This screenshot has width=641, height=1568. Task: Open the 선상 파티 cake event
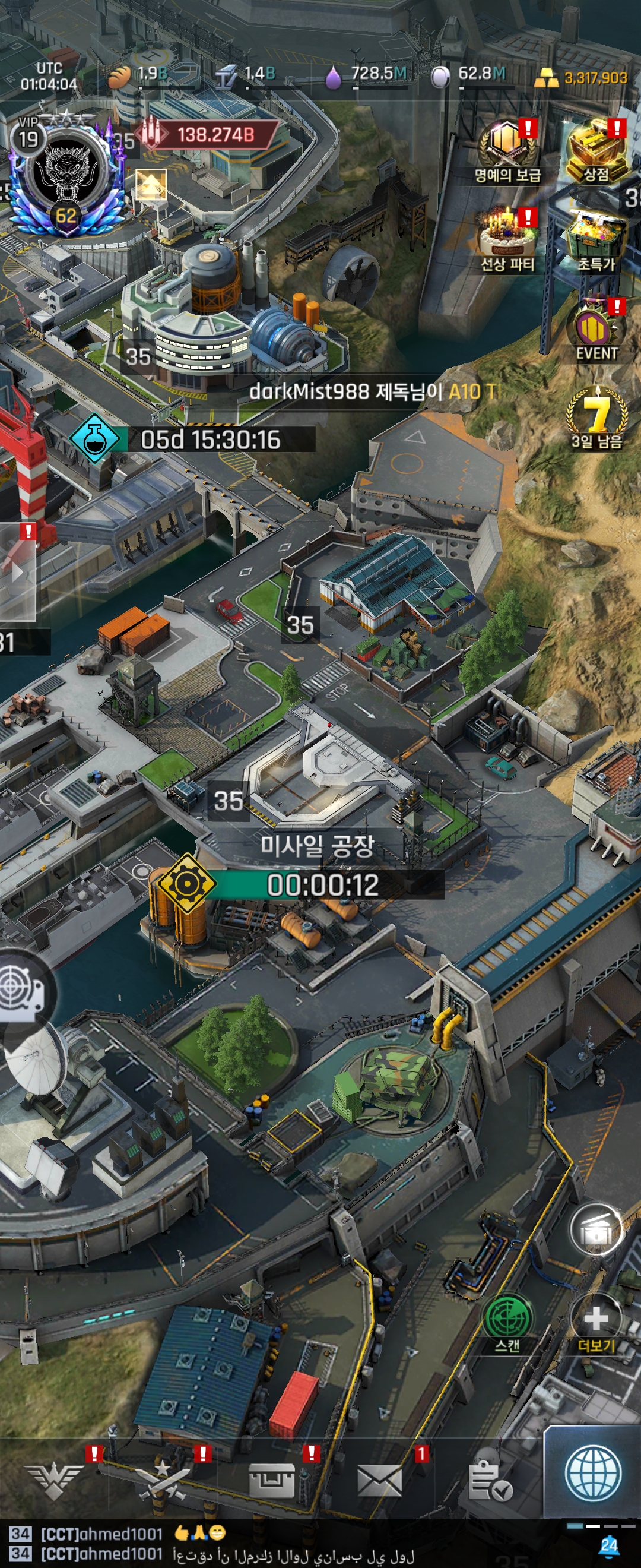point(507,239)
